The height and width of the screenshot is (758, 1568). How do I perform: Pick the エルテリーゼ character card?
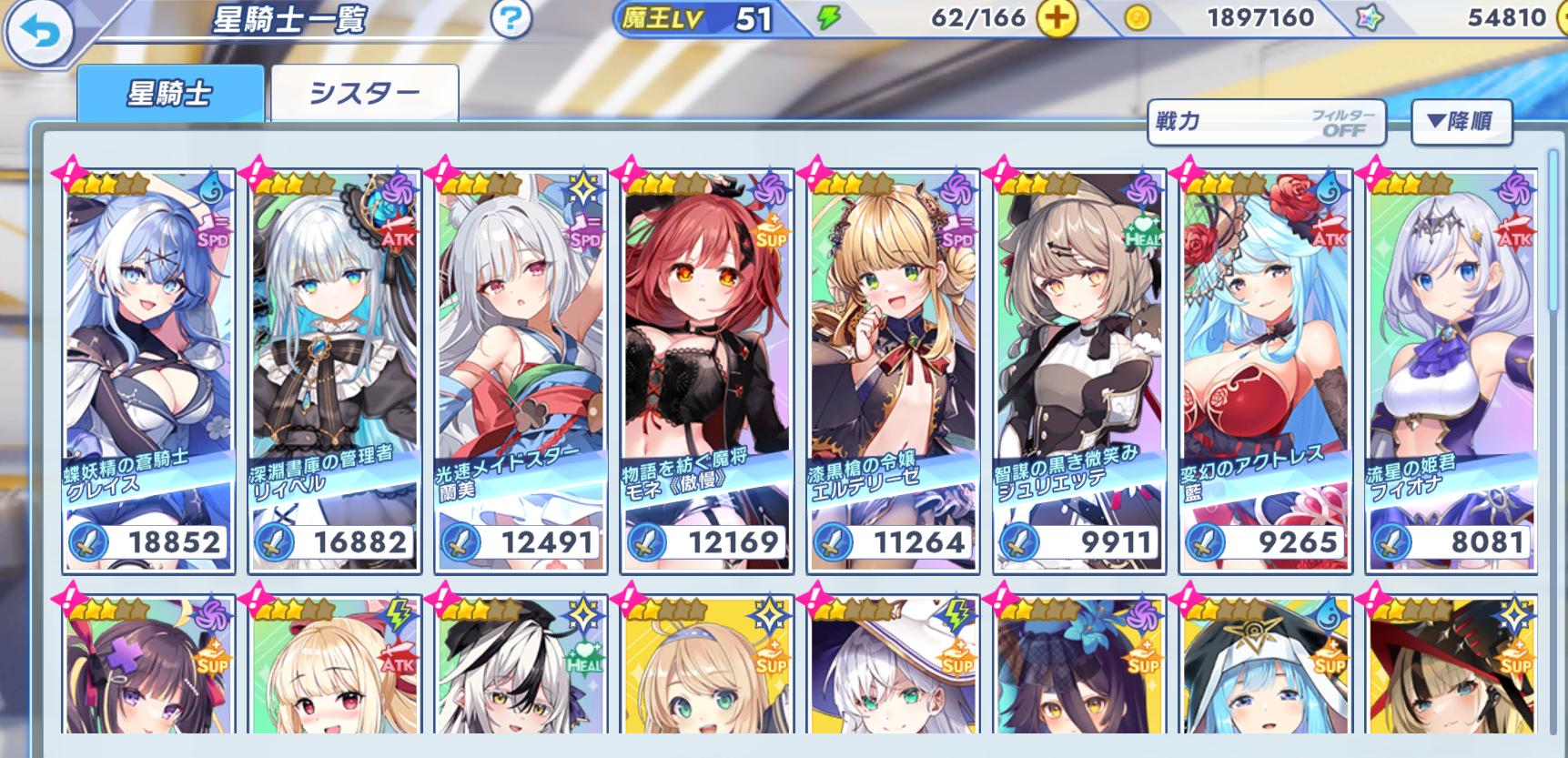tap(894, 371)
